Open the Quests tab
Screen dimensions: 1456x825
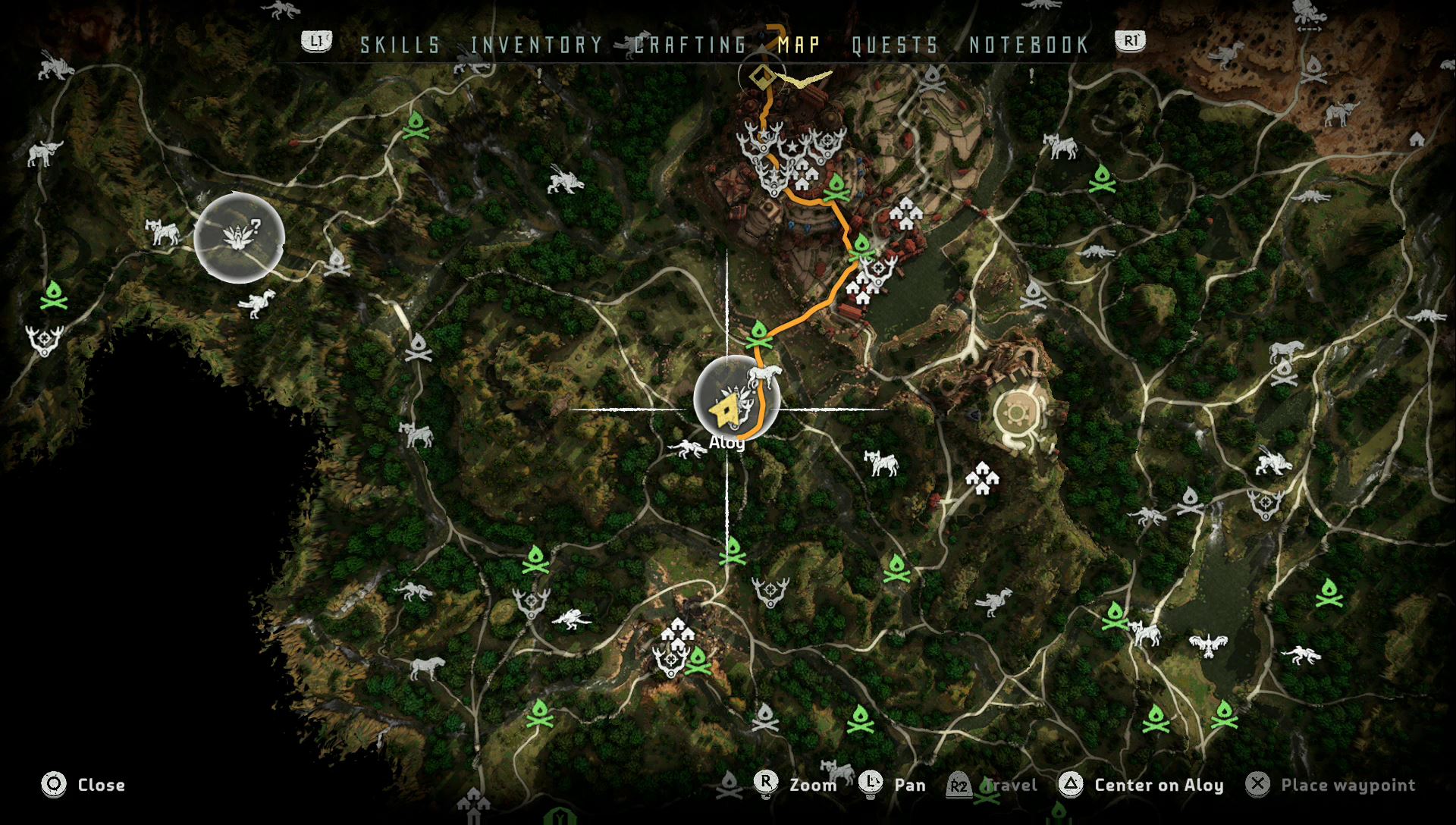pyautogui.click(x=895, y=45)
